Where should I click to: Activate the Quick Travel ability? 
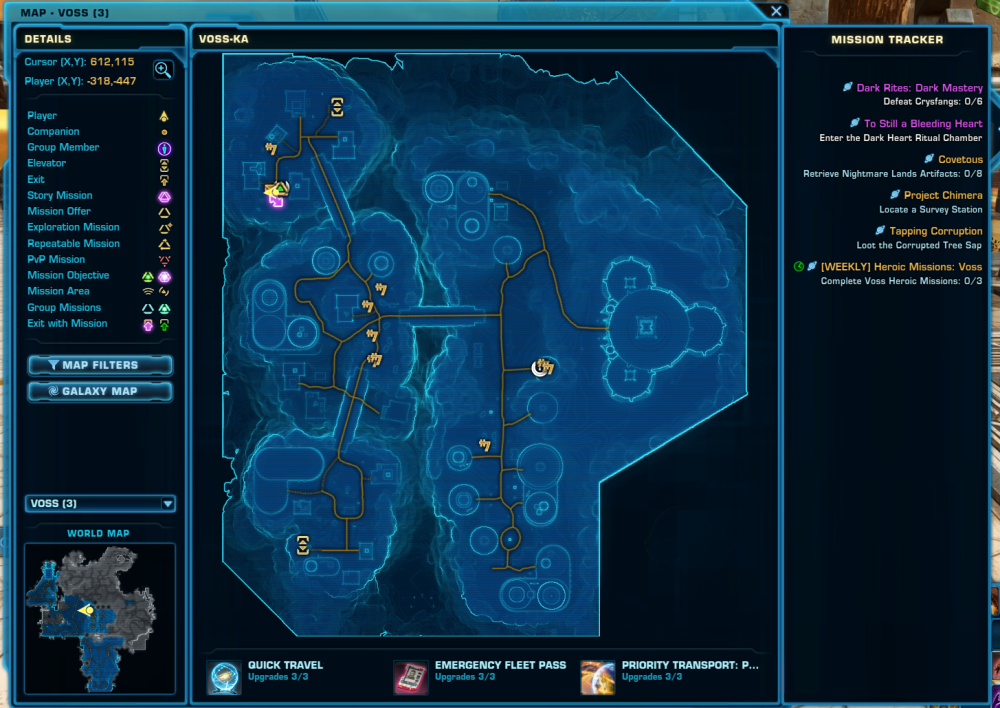pyautogui.click(x=224, y=676)
